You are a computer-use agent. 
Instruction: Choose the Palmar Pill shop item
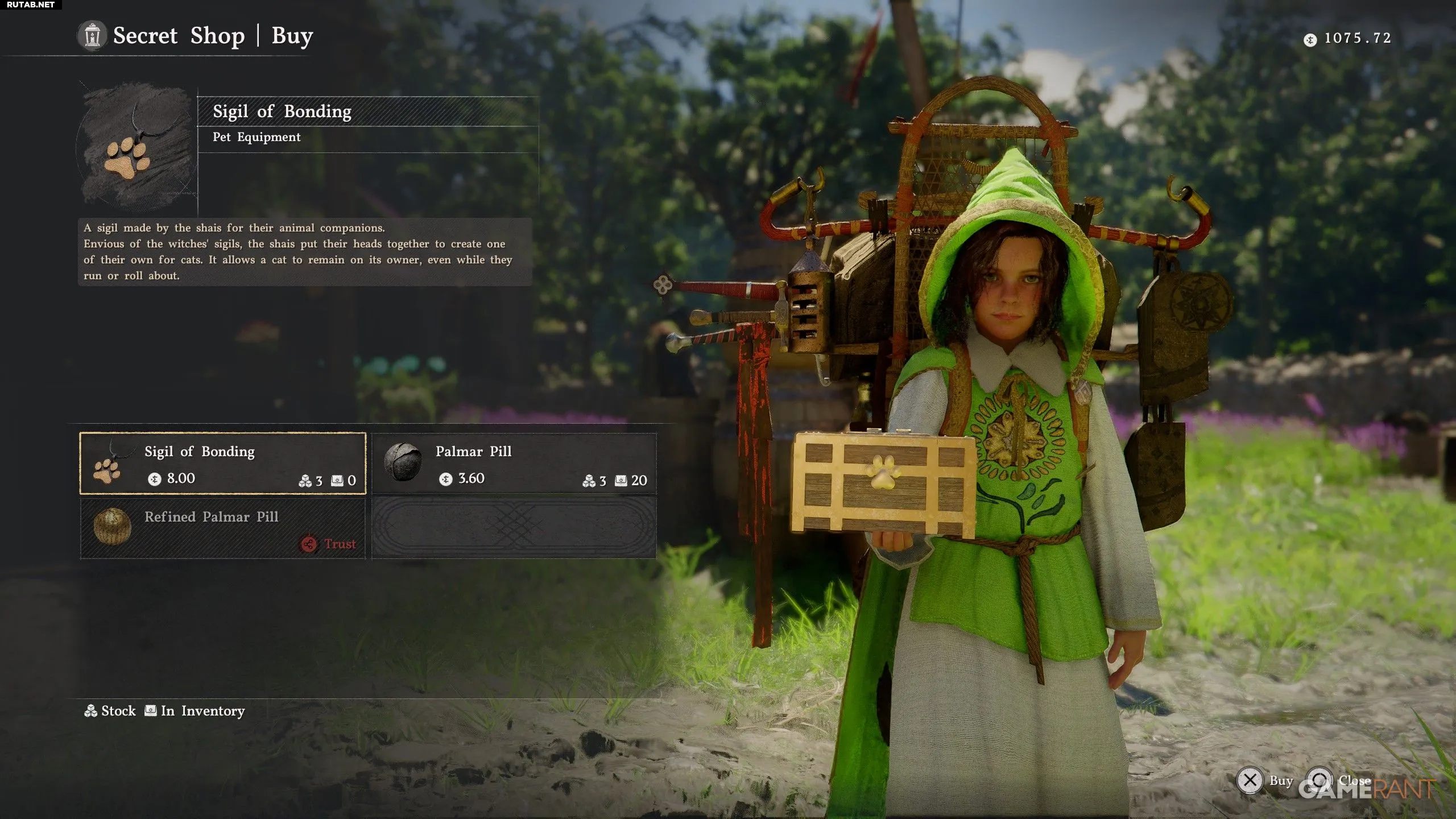coord(514,464)
